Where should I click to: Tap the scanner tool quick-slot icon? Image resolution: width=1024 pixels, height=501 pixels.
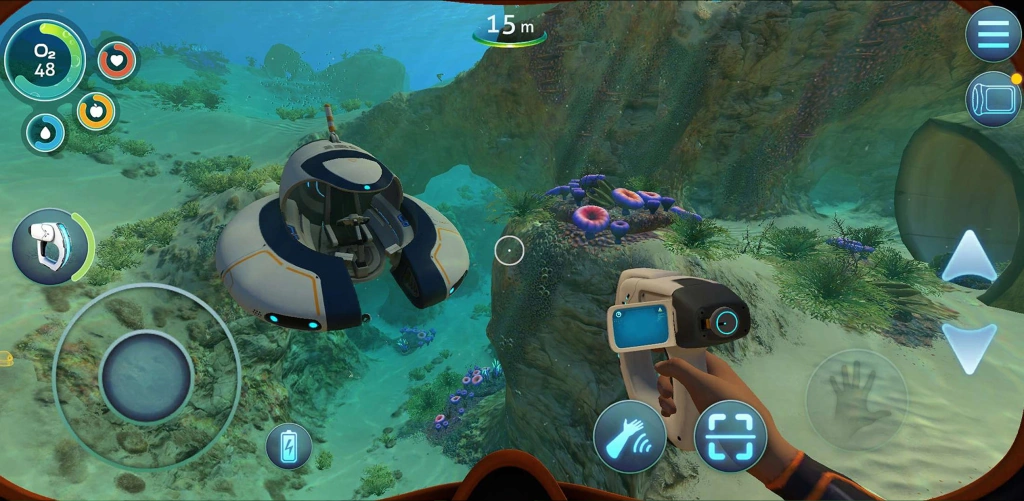(50, 246)
